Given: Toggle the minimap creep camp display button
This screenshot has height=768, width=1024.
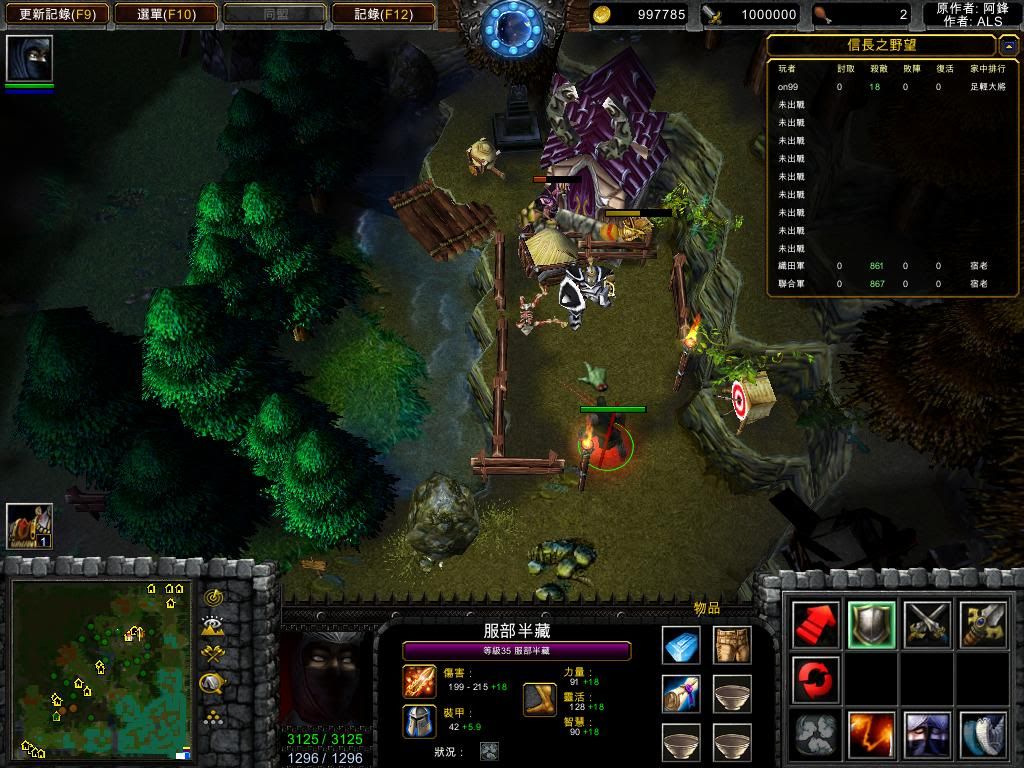Looking at the screenshot, I should coord(212,684).
